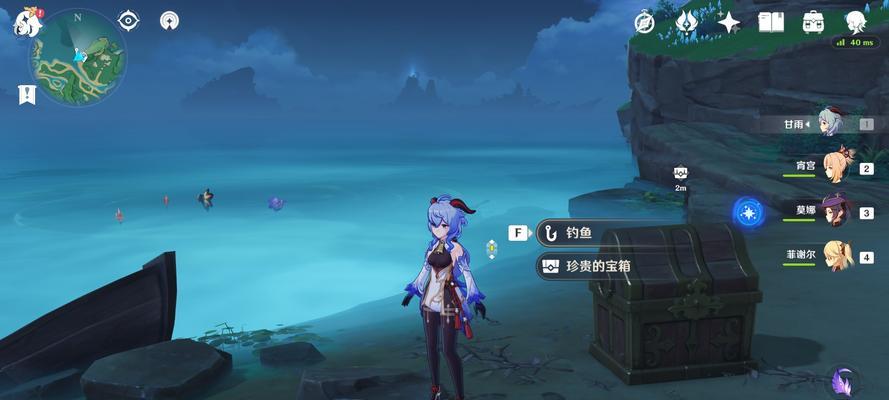Open the quest banner icon
This screenshot has height=400, width=889.
27,94
